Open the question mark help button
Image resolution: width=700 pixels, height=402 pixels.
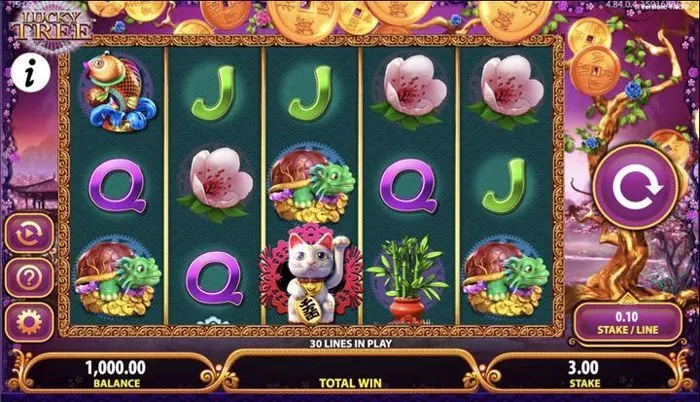pyautogui.click(x=28, y=279)
